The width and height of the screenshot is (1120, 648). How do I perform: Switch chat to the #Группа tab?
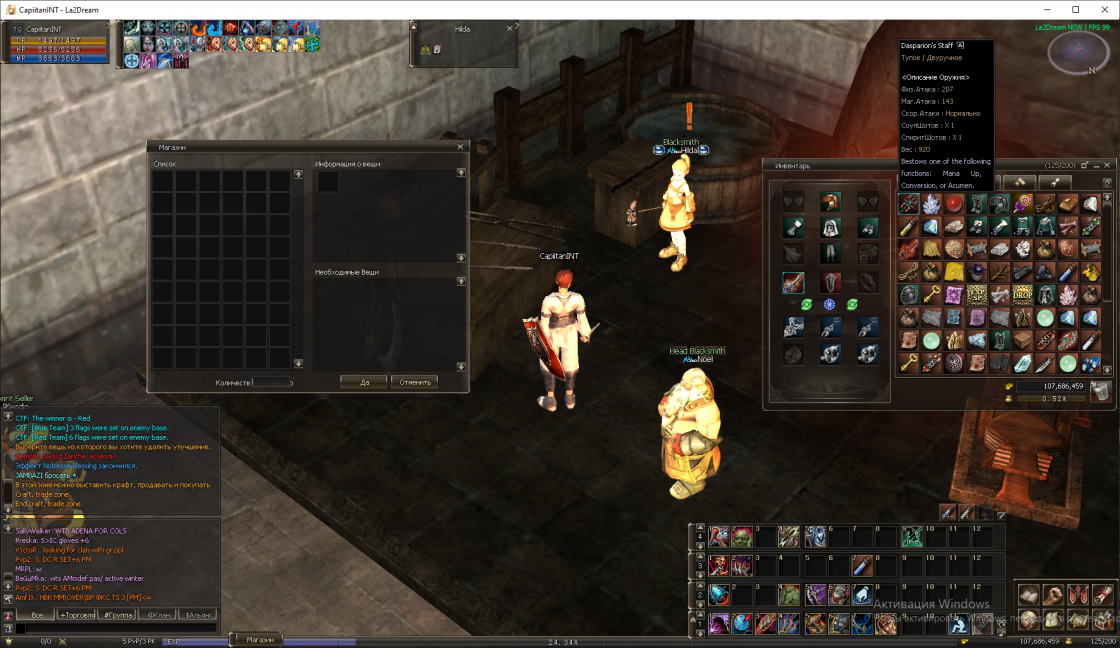click(x=116, y=615)
